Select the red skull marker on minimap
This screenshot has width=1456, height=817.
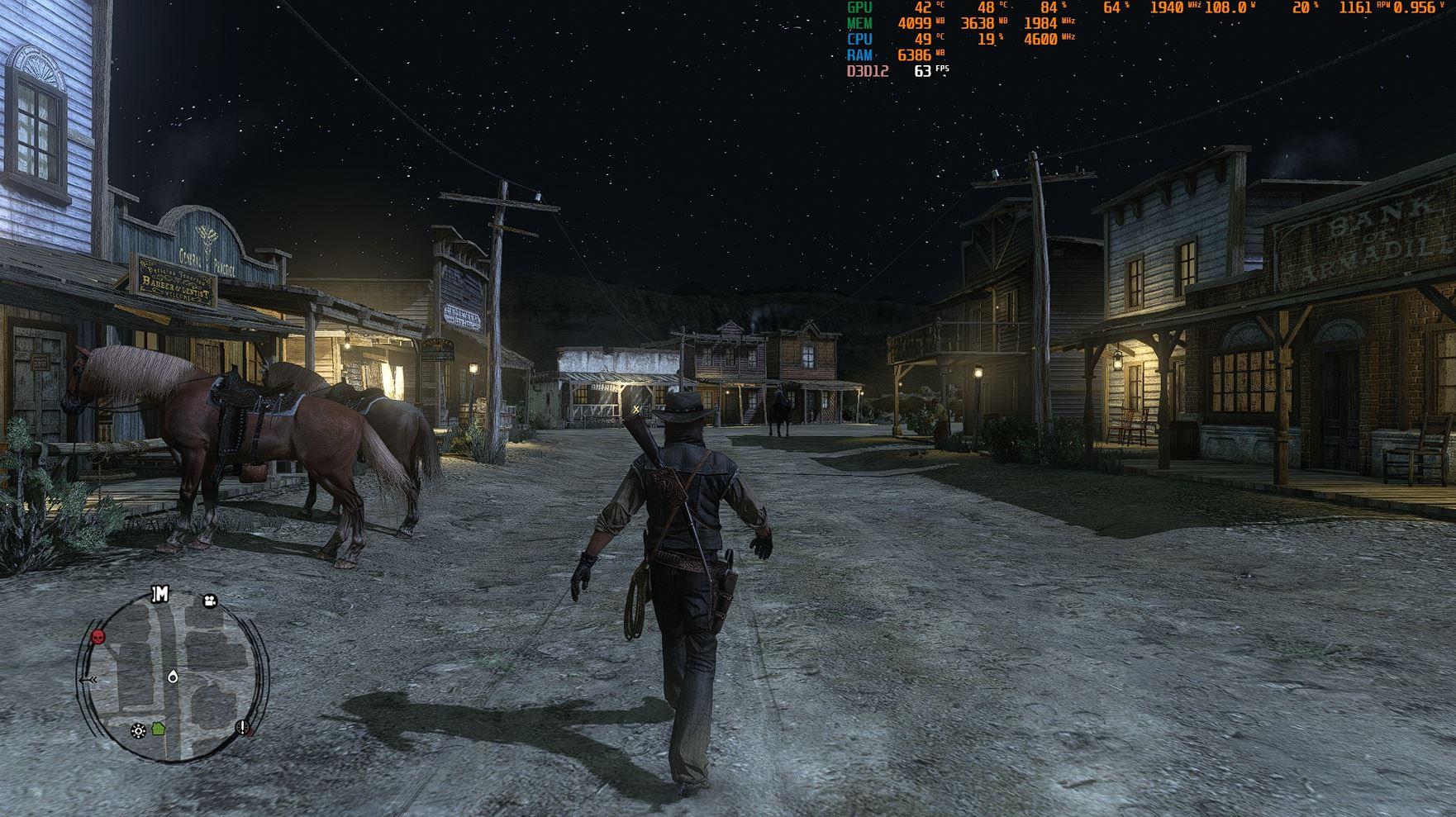[x=98, y=637]
